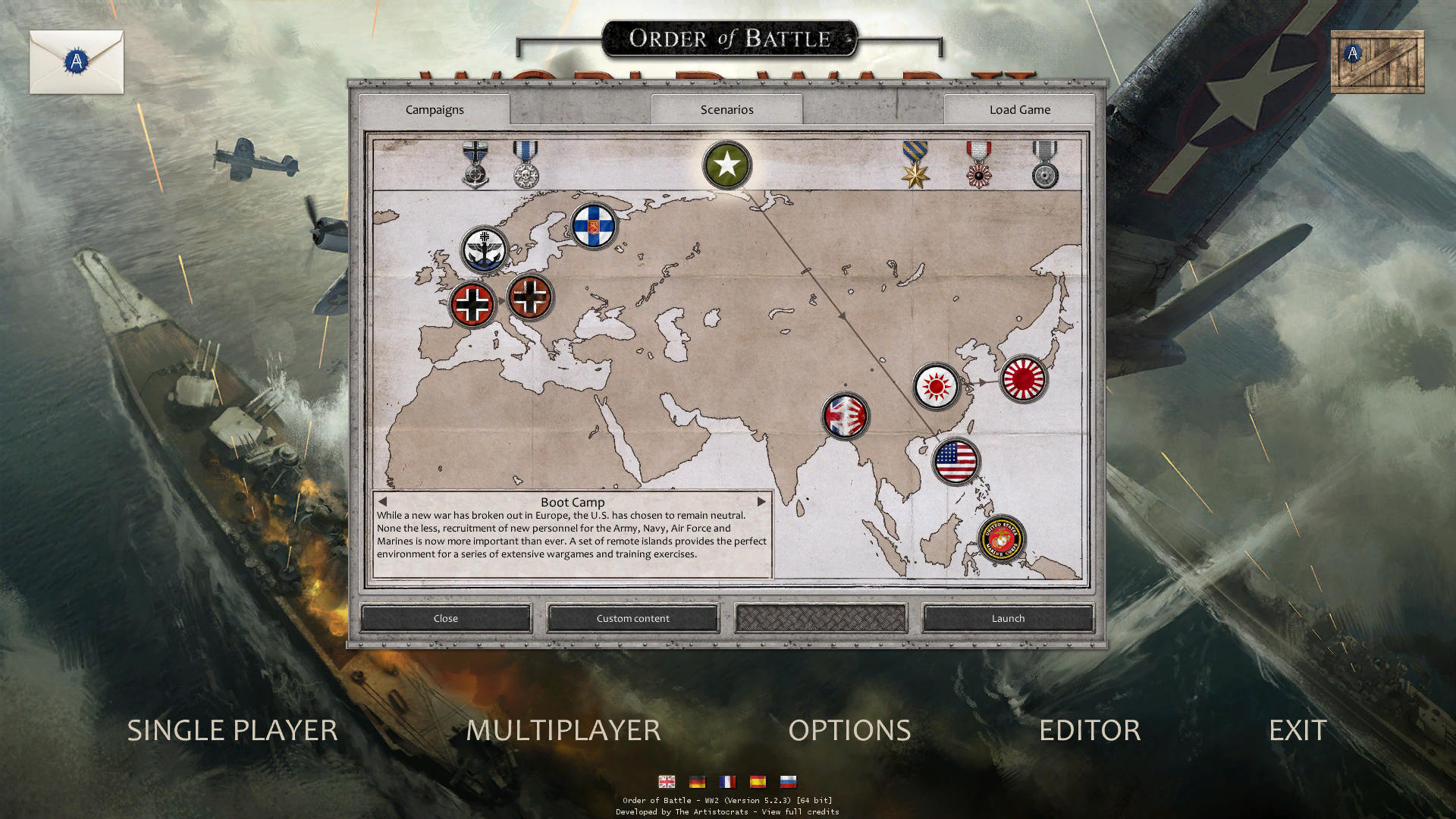Open the envelope icon in top-left corner
This screenshot has width=1456, height=819.
76,62
